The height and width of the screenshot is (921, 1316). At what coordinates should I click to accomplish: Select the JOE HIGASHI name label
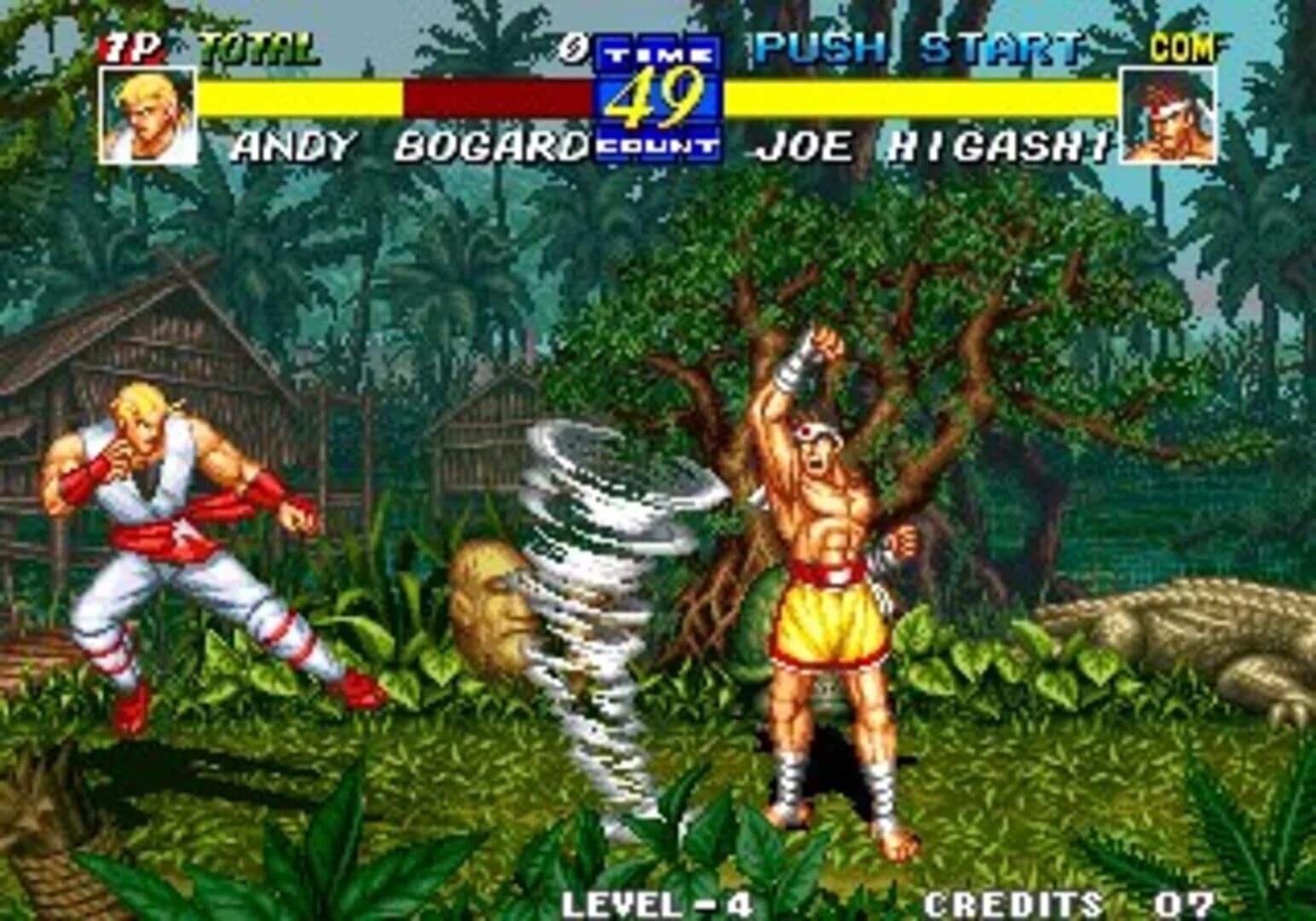click(934, 147)
